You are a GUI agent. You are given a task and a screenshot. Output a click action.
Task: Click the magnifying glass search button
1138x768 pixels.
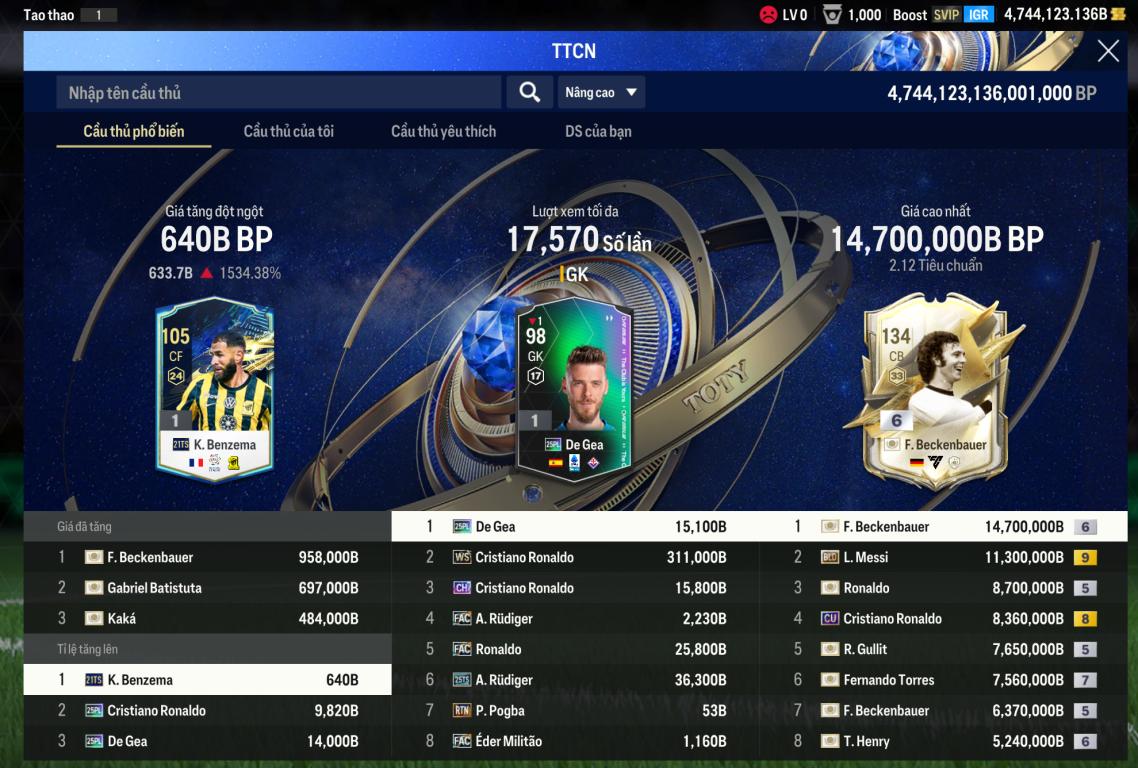[x=530, y=93]
